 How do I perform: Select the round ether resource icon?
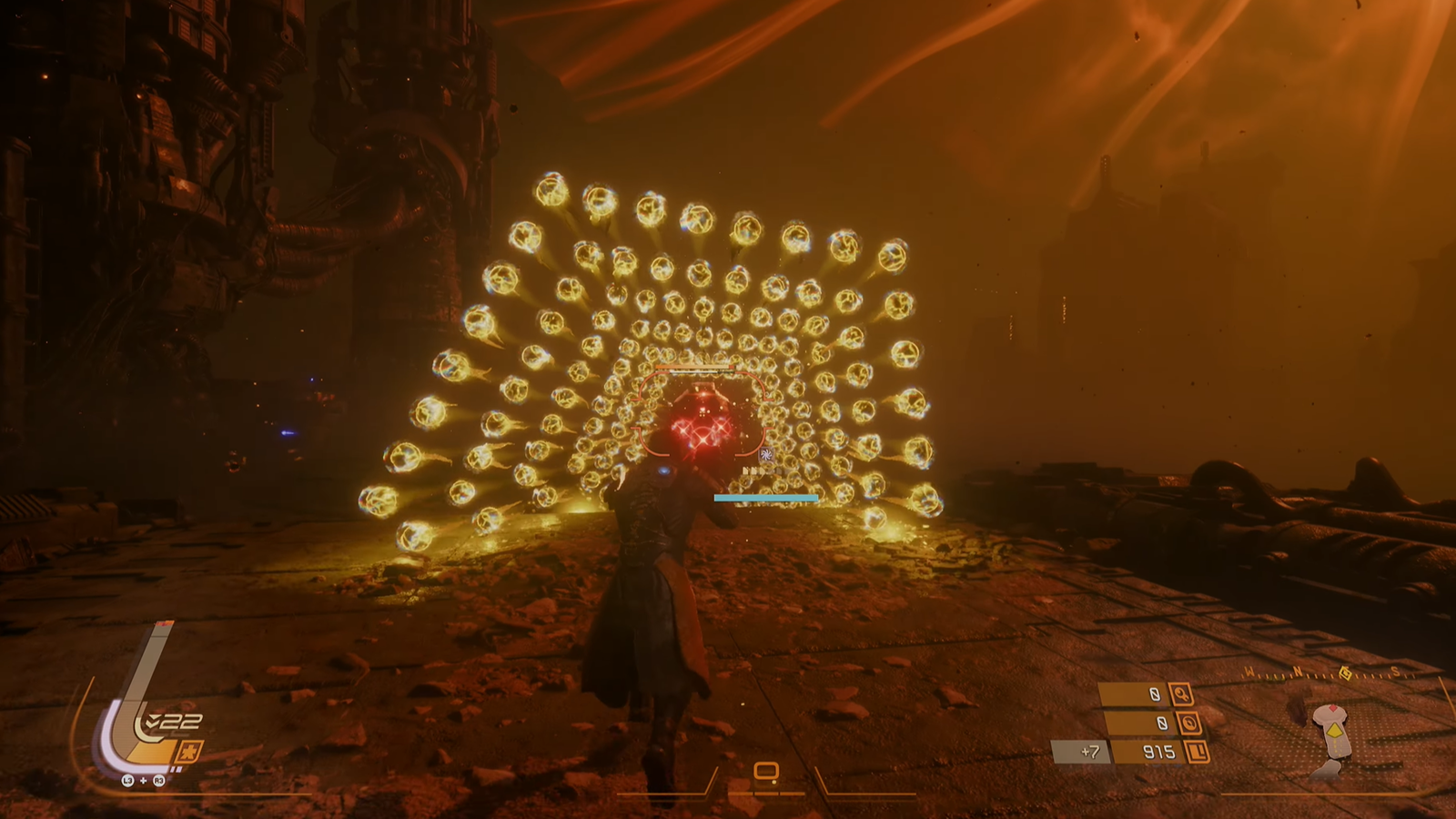point(1188,723)
